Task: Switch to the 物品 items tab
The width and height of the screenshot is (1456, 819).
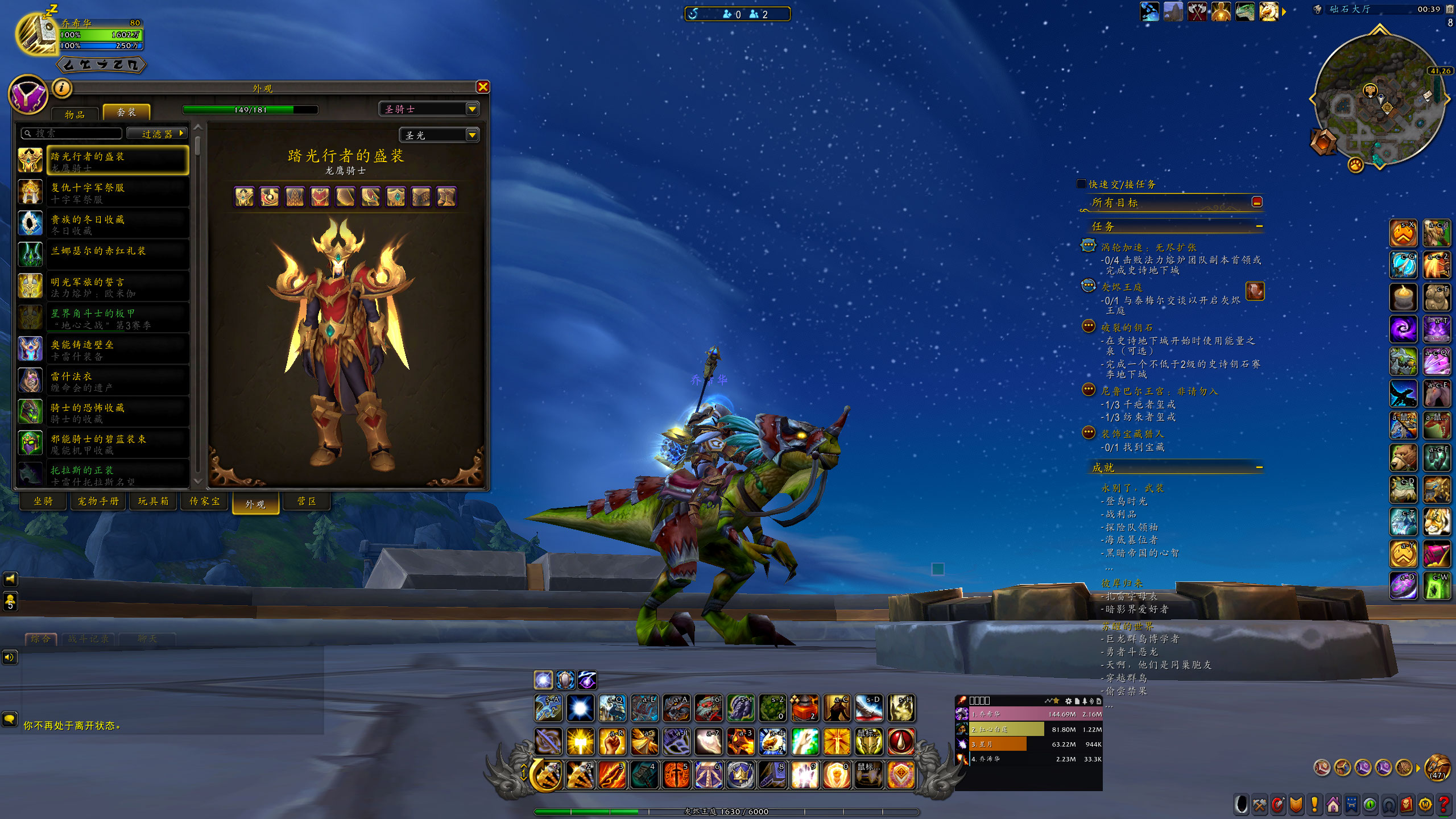Action: 75,114
